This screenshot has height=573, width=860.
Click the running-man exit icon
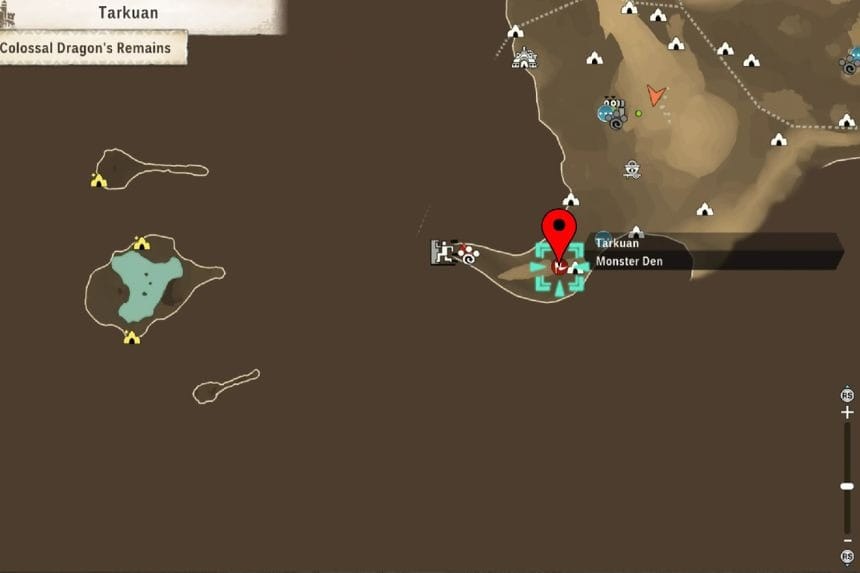442,252
